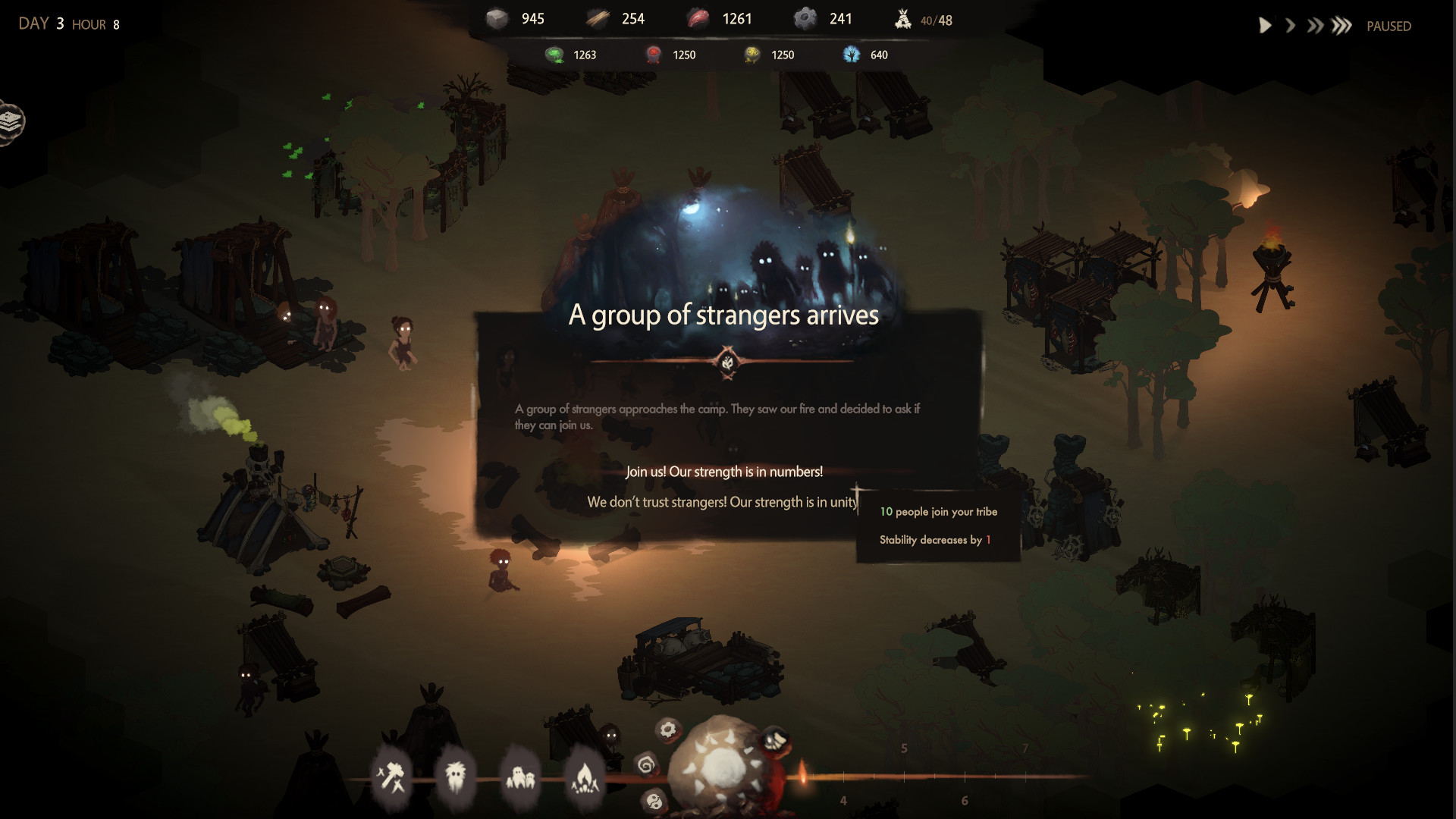Choose 'We don't trust strangers!' response

point(723,501)
